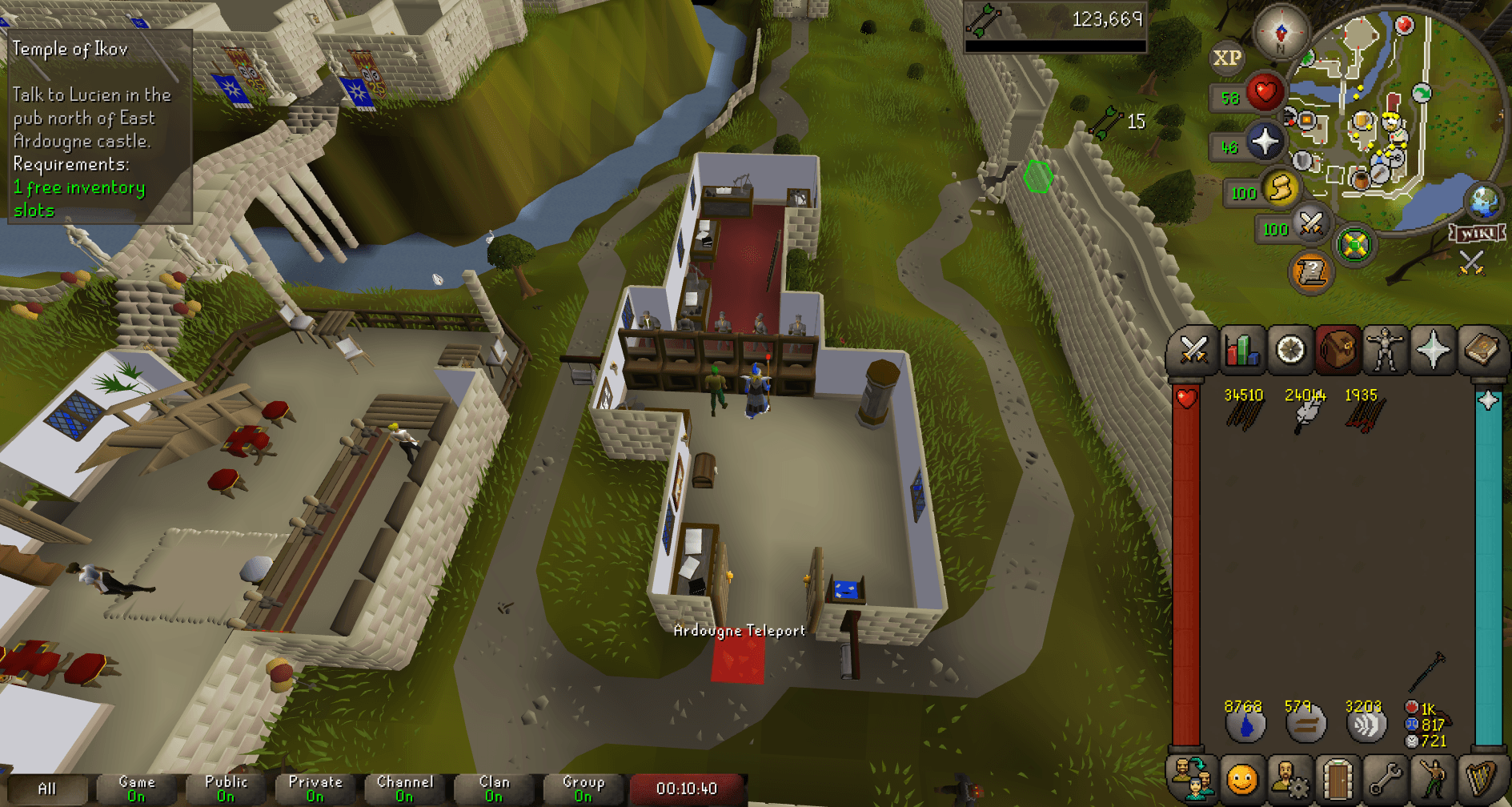The width and height of the screenshot is (1512, 807).
Task: Click the XP counter button
Action: (1226, 58)
